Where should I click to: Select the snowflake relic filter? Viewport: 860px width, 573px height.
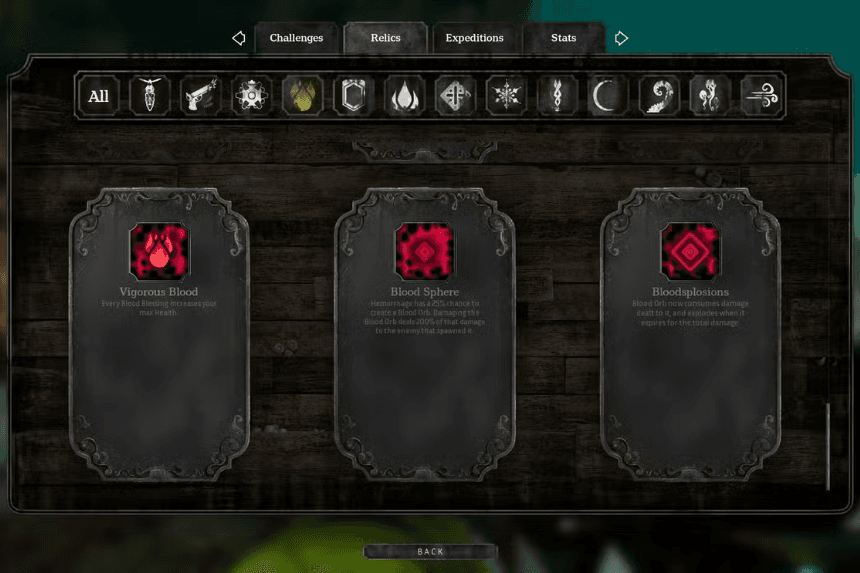(x=506, y=96)
